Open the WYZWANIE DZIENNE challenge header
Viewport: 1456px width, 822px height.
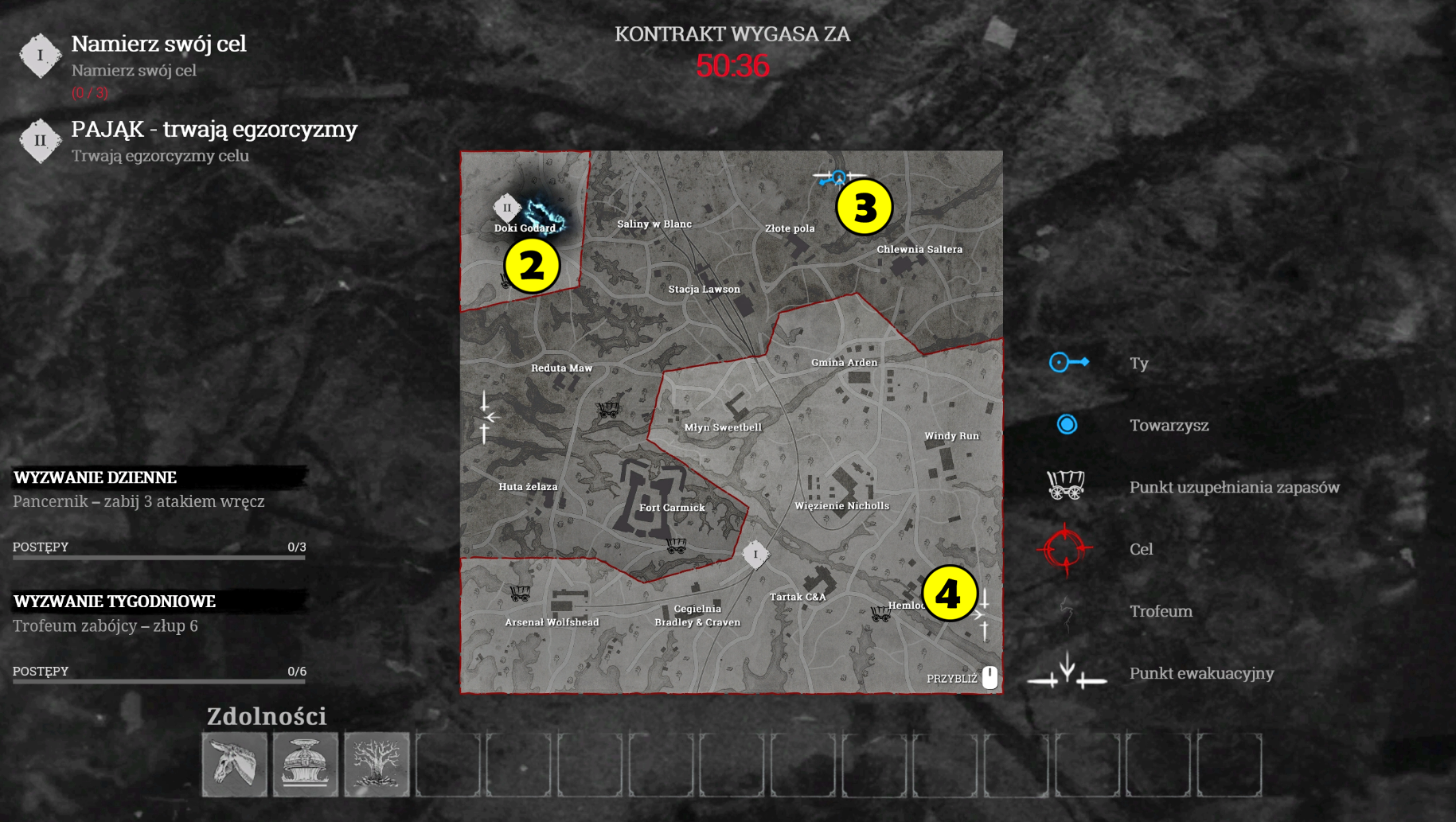pyautogui.click(x=94, y=477)
